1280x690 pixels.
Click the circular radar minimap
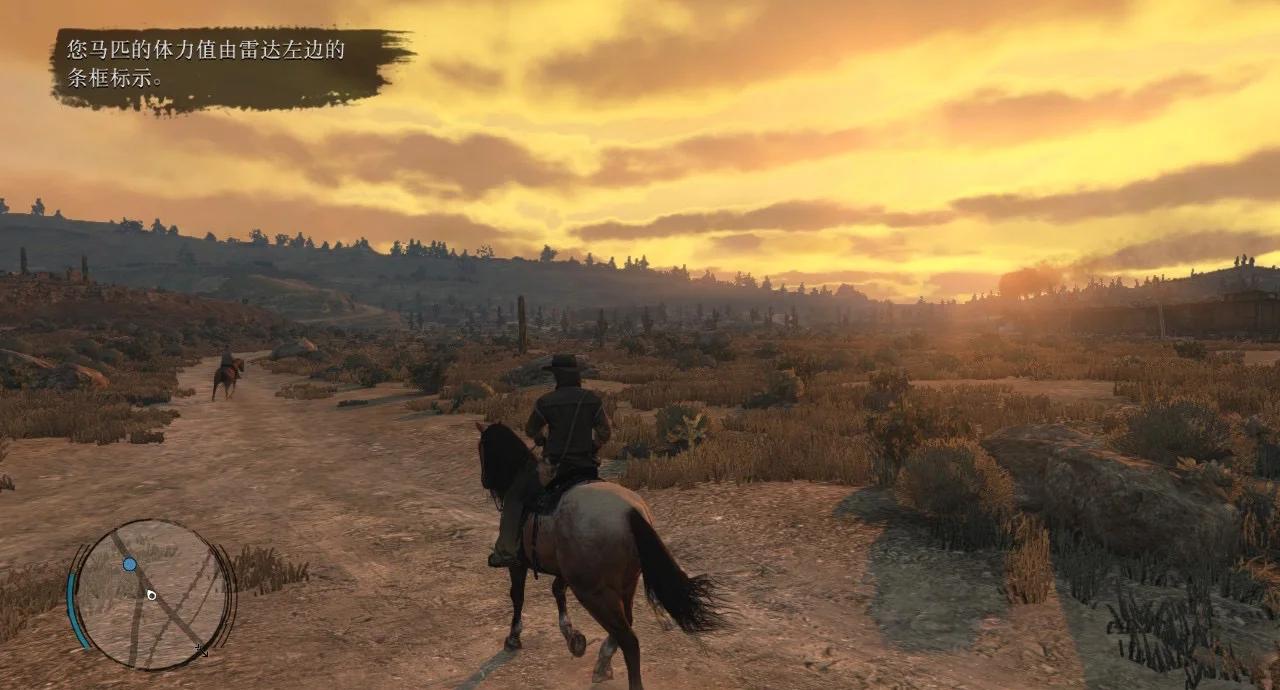pyautogui.click(x=153, y=594)
